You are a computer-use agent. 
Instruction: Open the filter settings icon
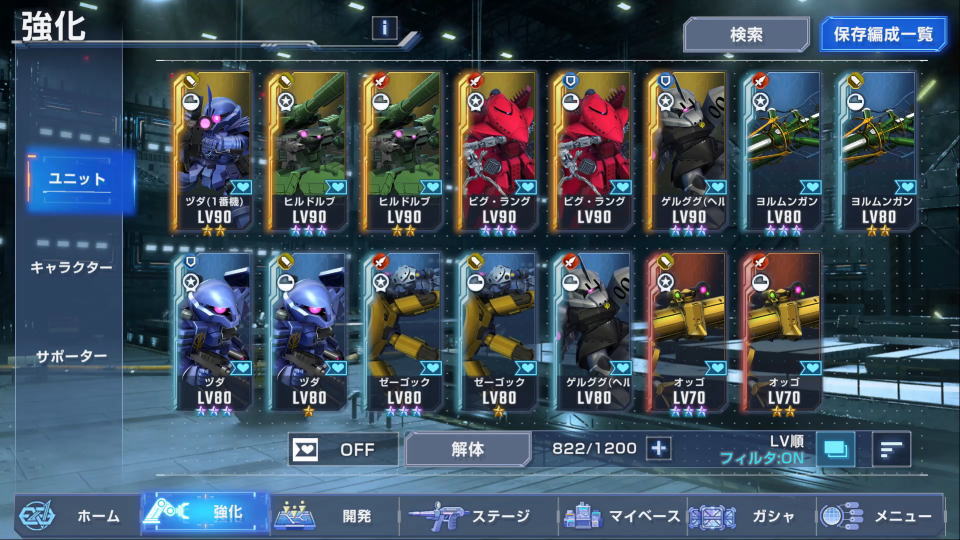pyautogui.click(x=835, y=449)
